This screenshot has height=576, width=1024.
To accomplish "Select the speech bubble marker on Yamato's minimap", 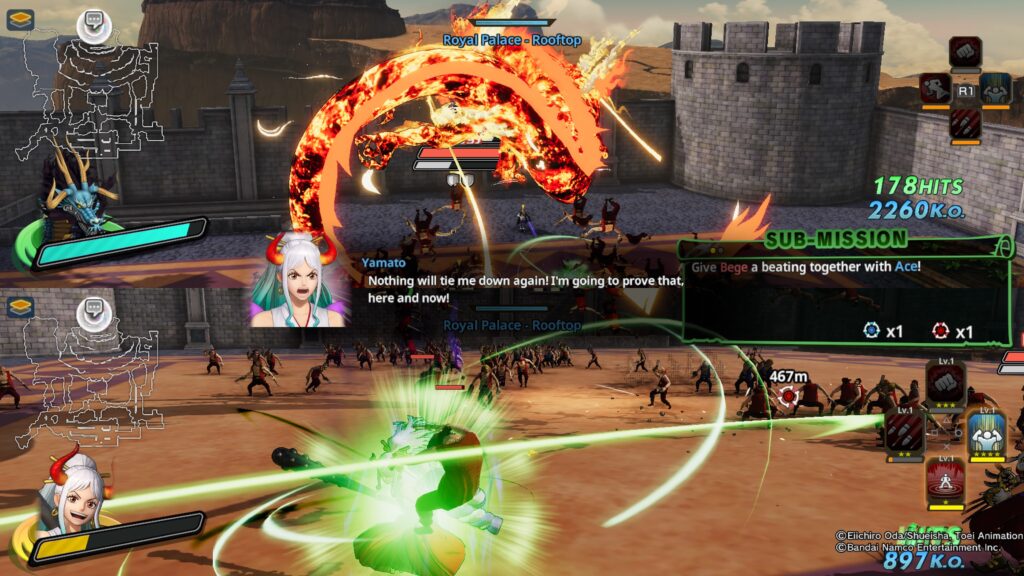I will coord(96,309).
